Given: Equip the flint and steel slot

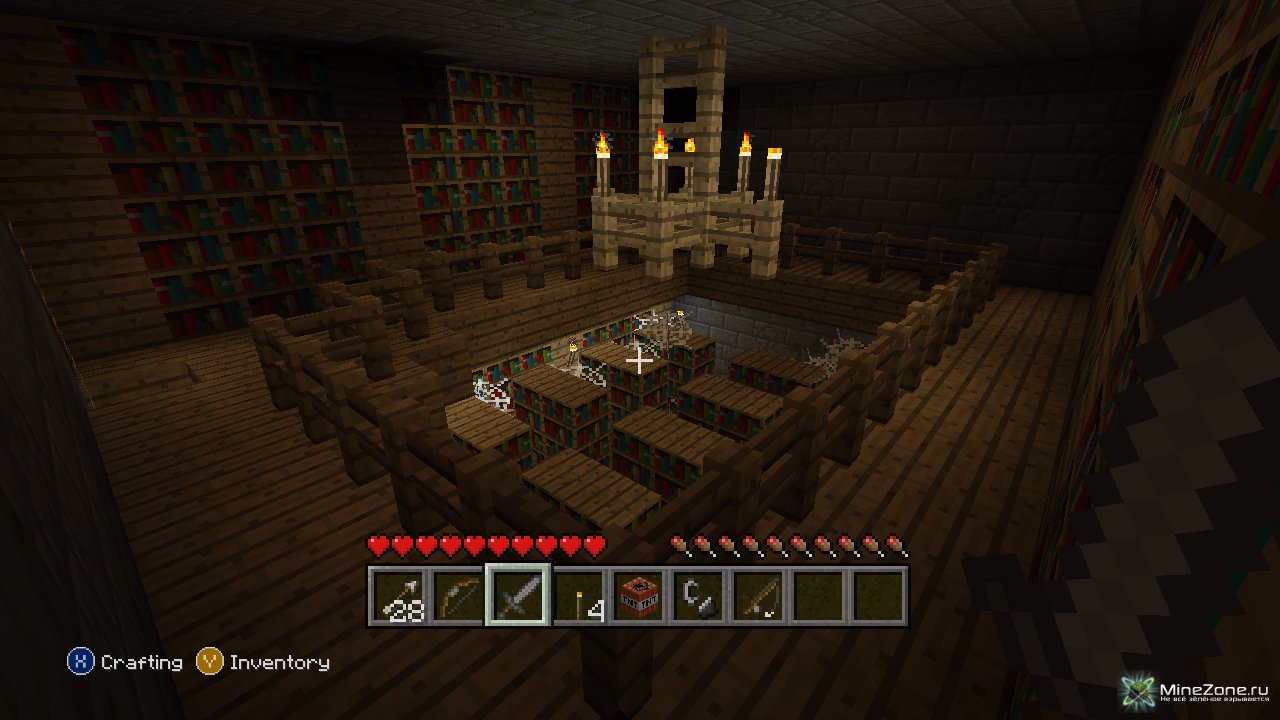Looking at the screenshot, I should [698, 596].
